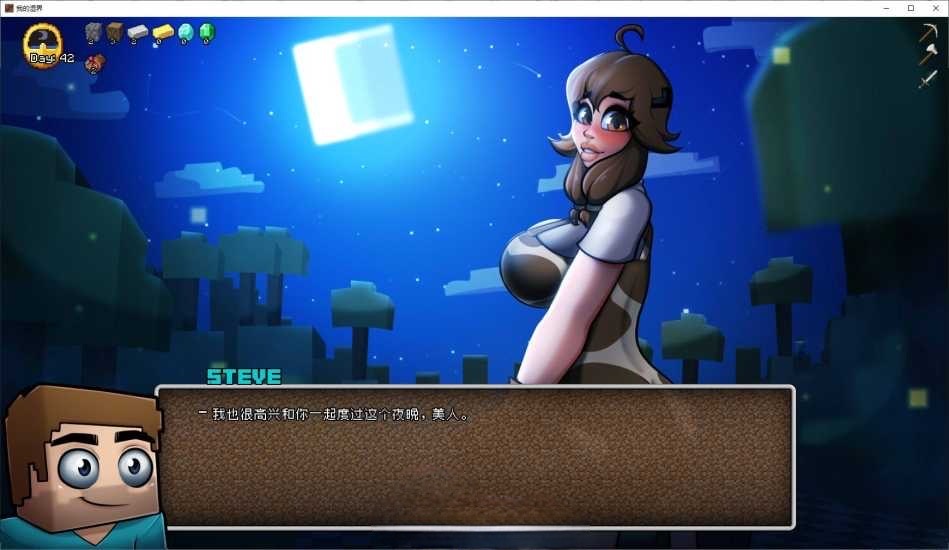Click the day-night clock icon
The height and width of the screenshot is (550, 949).
pos(44,40)
